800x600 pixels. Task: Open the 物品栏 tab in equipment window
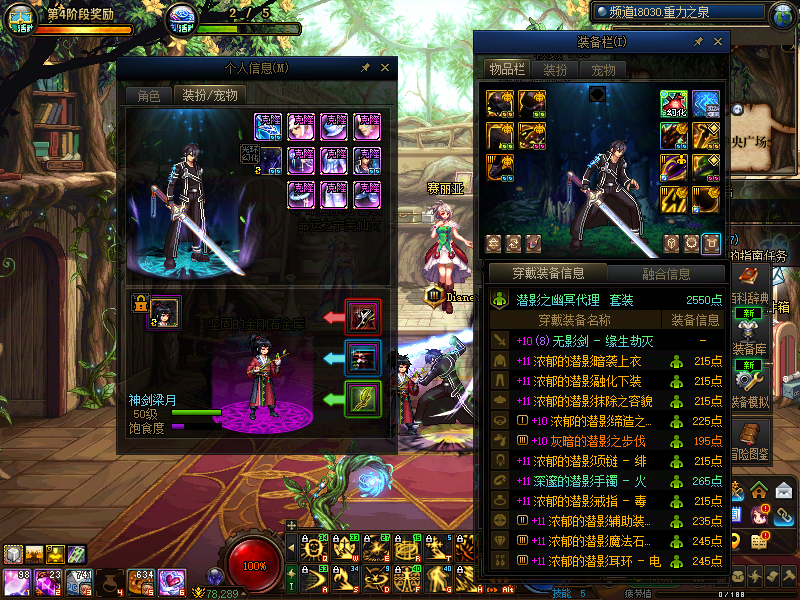tap(506, 69)
